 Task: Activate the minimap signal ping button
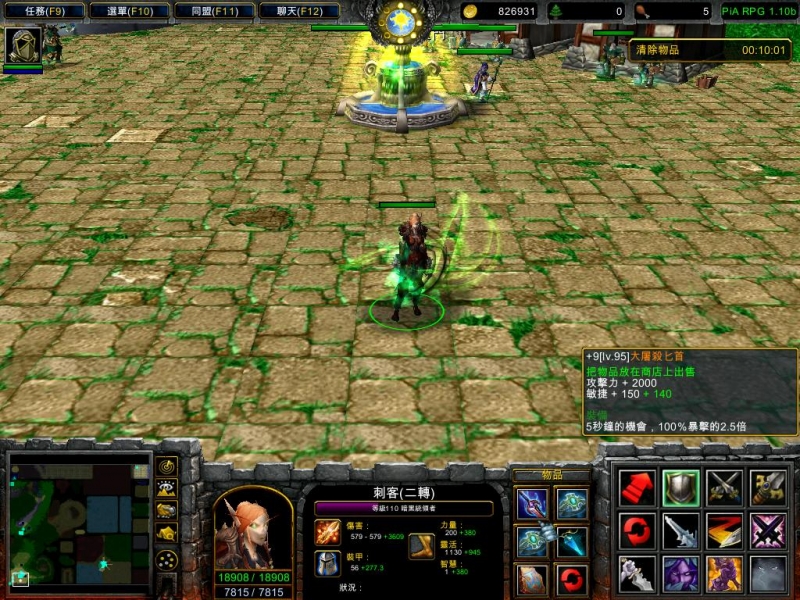167,467
